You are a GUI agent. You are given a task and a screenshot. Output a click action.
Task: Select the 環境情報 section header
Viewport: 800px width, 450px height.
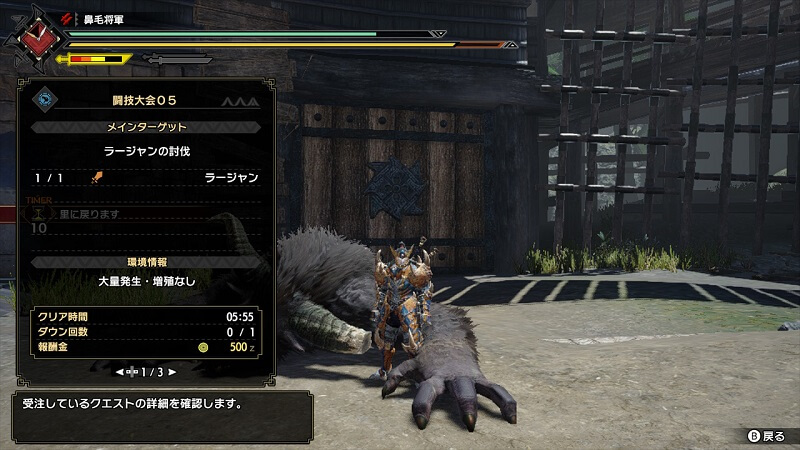[146, 262]
